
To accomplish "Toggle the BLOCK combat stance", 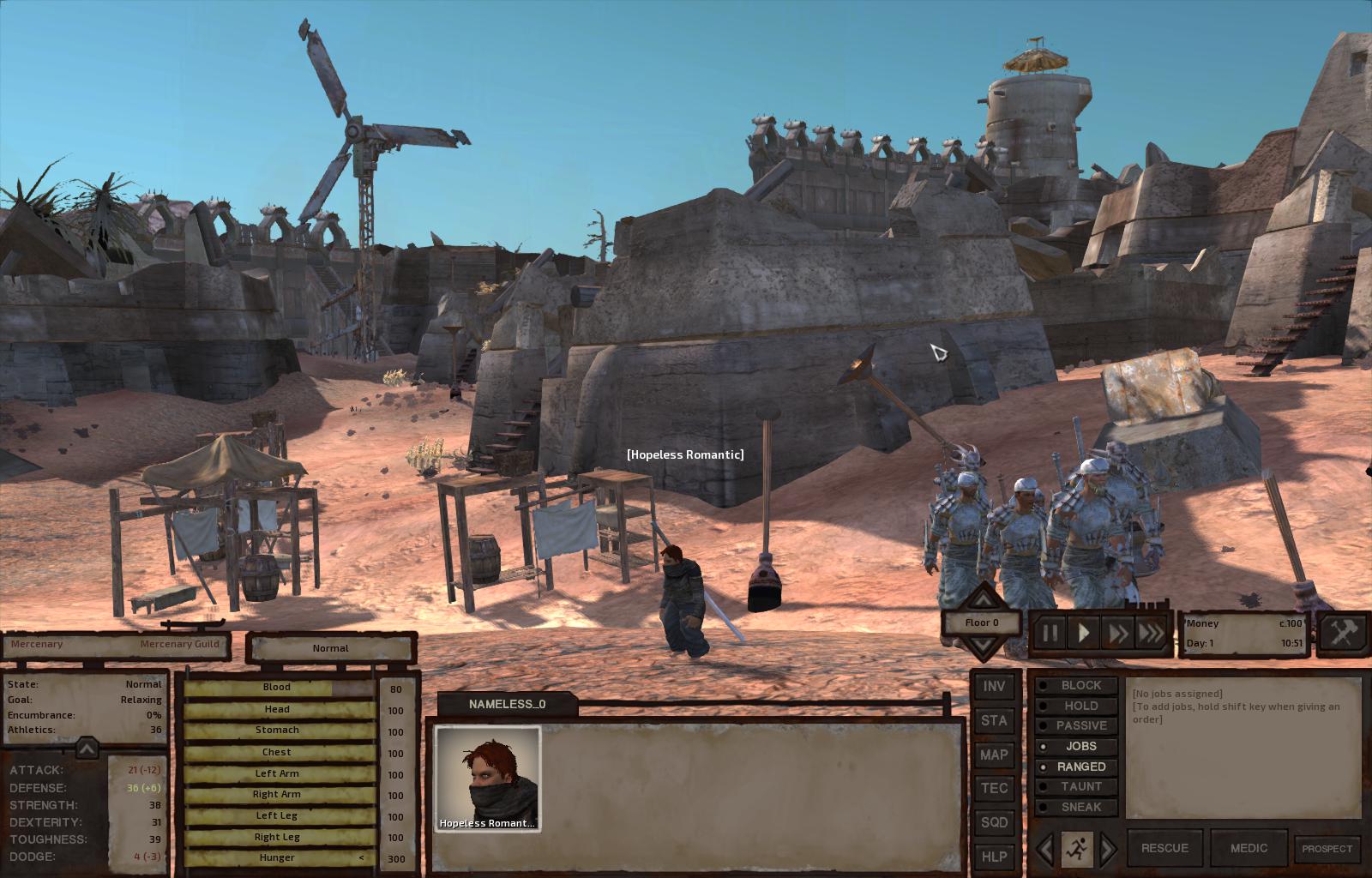I will pyautogui.click(x=1077, y=686).
